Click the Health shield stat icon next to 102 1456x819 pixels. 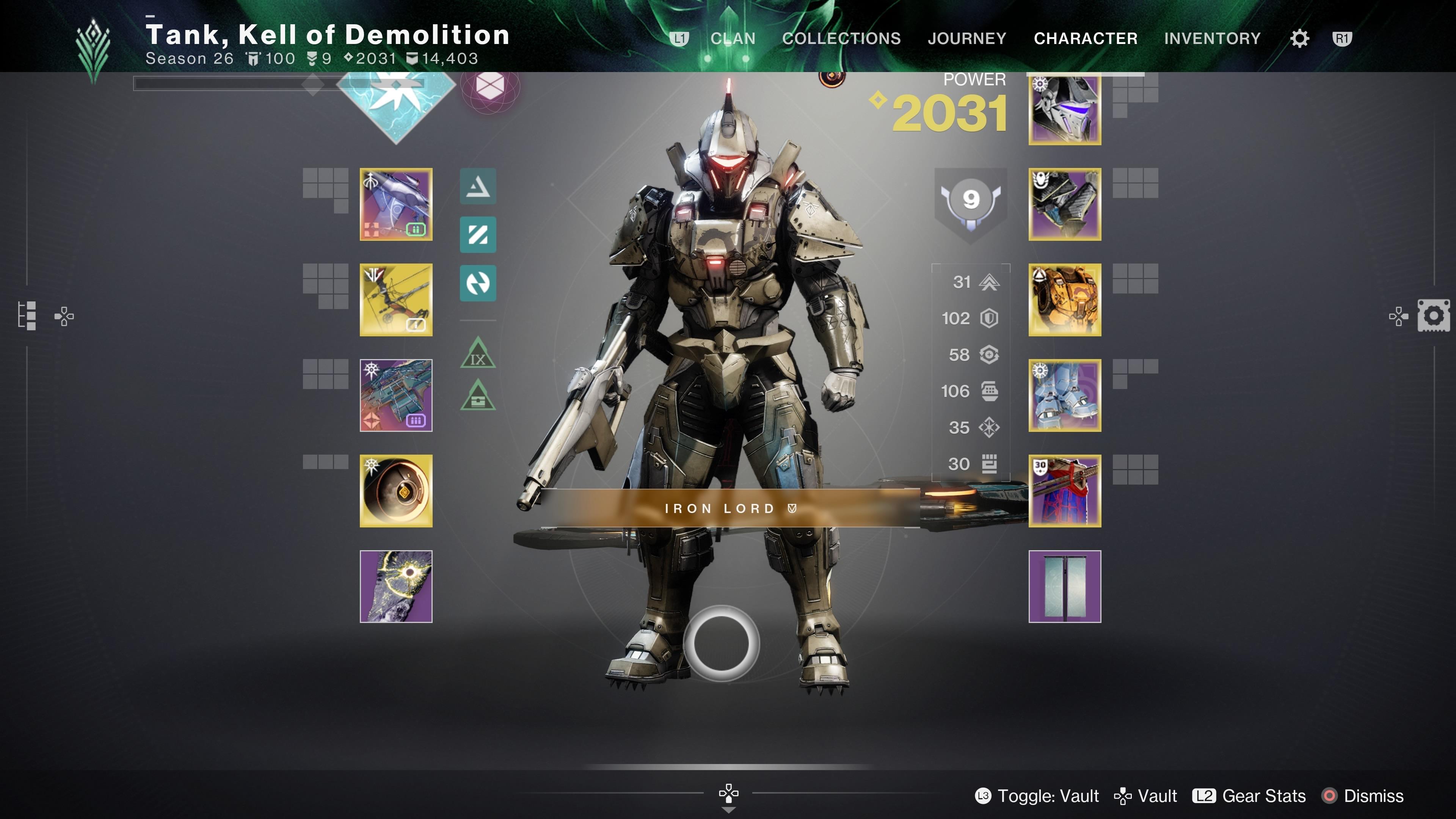pyautogui.click(x=989, y=318)
